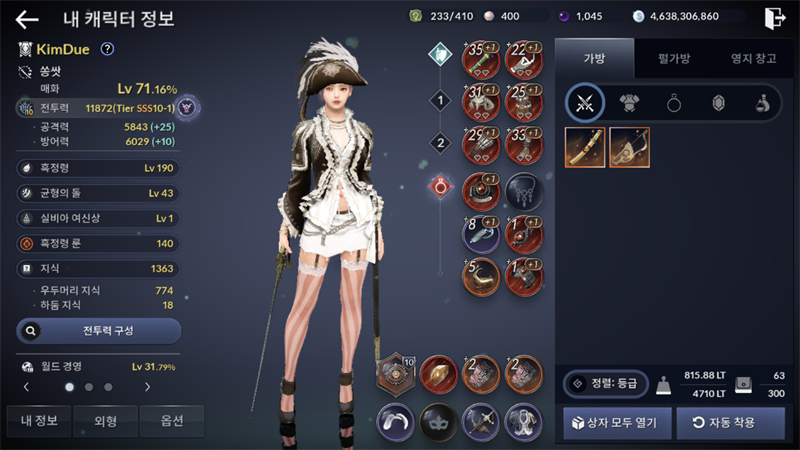Show the next page with right arrow

point(148,386)
